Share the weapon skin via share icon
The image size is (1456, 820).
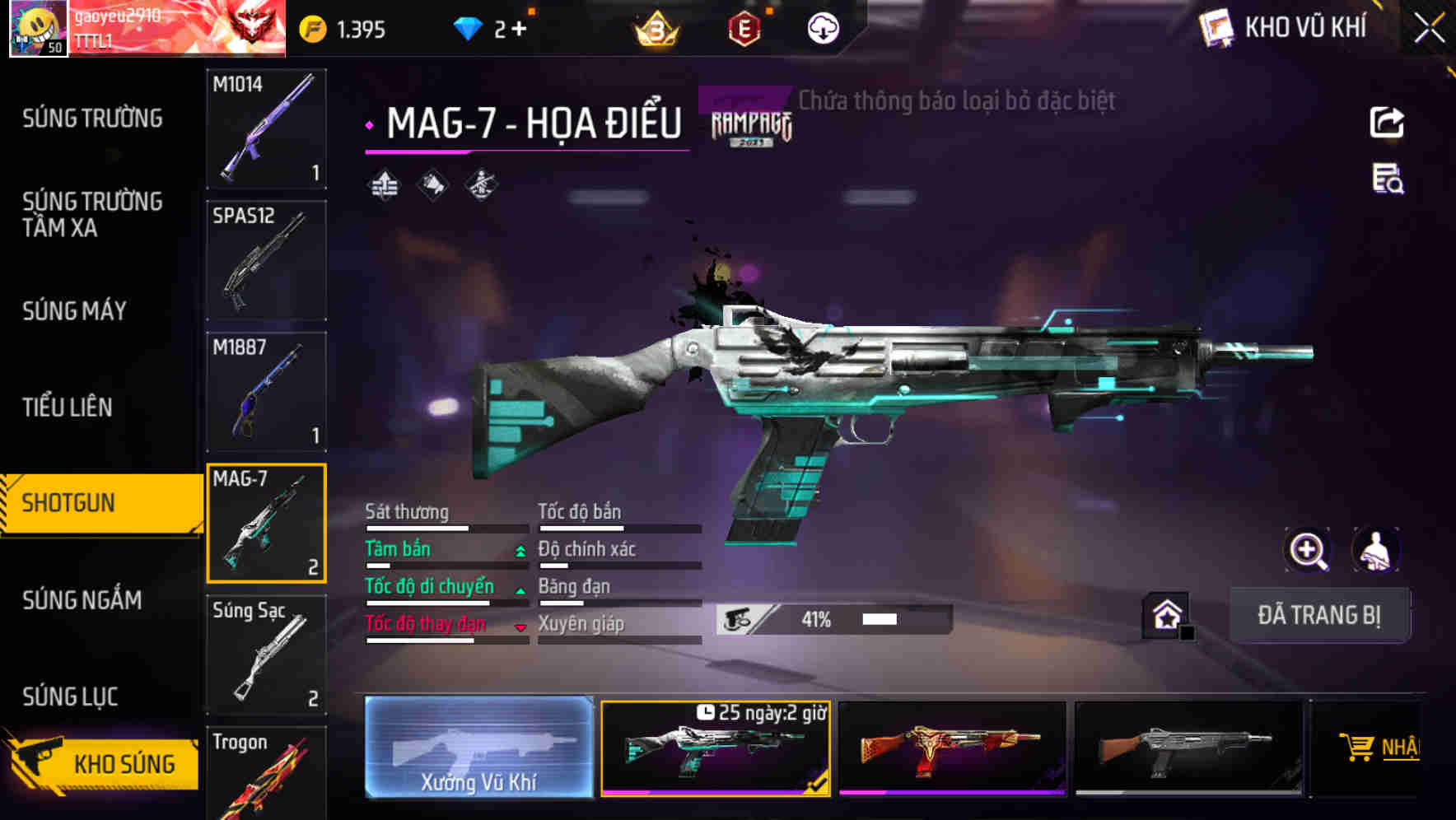click(1387, 123)
